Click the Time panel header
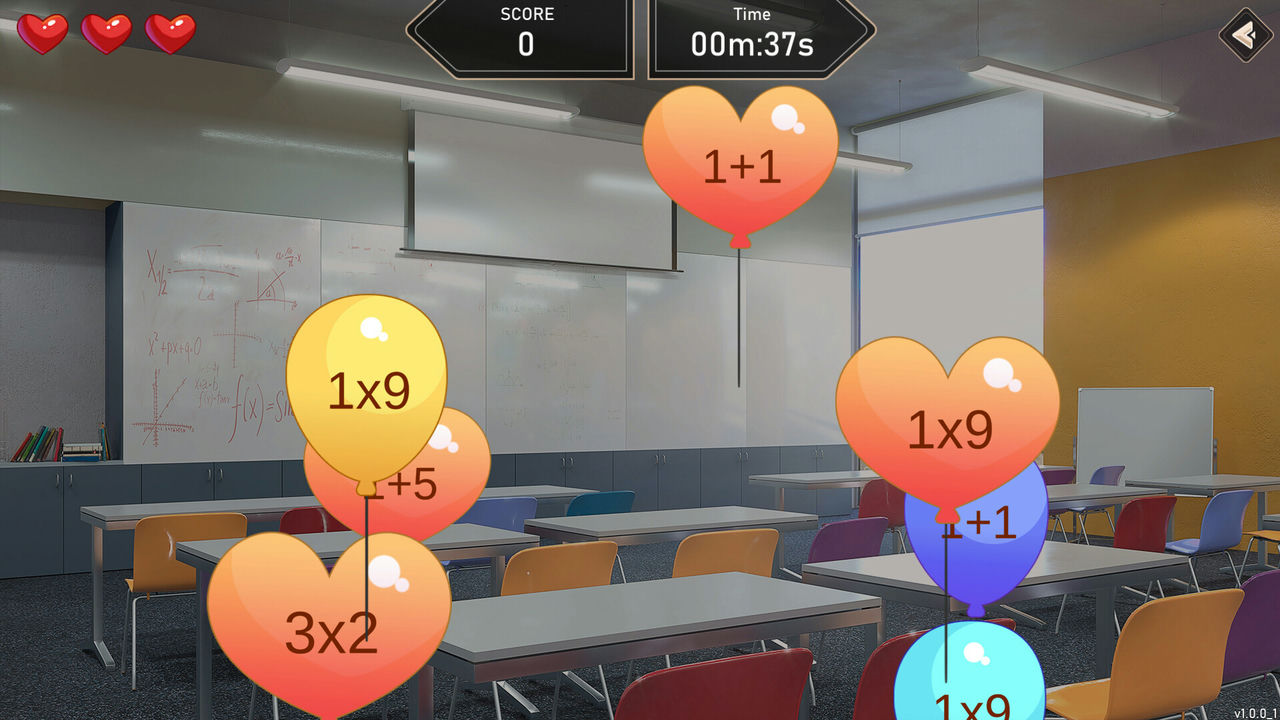Image resolution: width=1280 pixels, height=720 pixels. (x=752, y=14)
